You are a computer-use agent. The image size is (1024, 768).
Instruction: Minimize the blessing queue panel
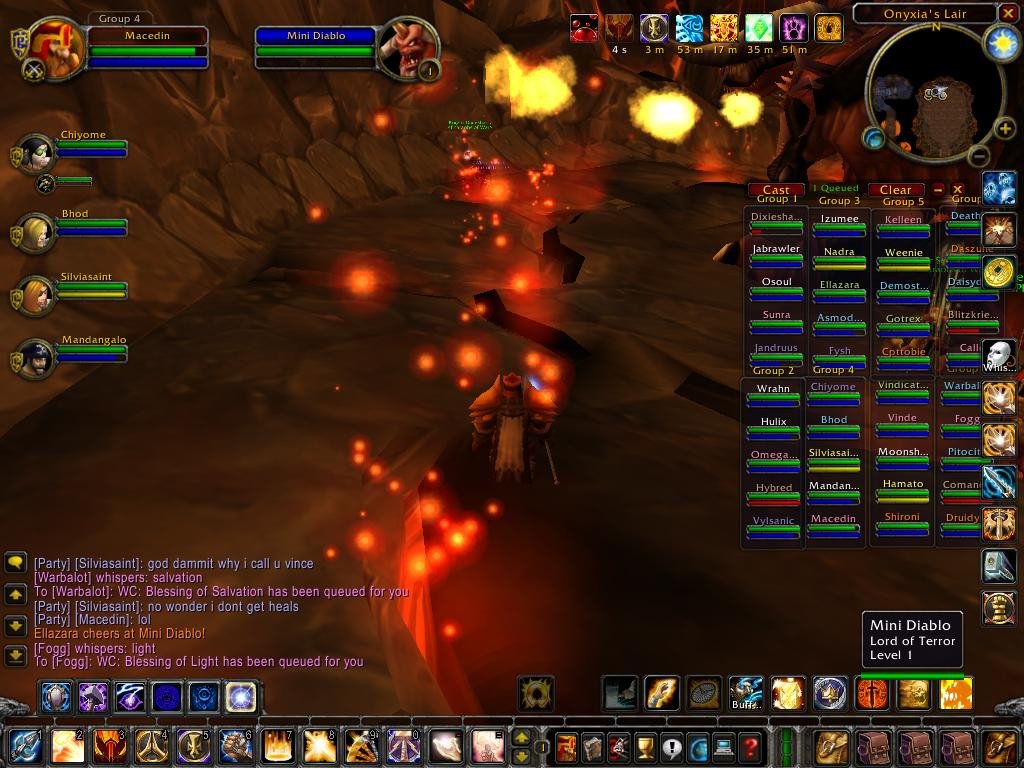[x=938, y=189]
